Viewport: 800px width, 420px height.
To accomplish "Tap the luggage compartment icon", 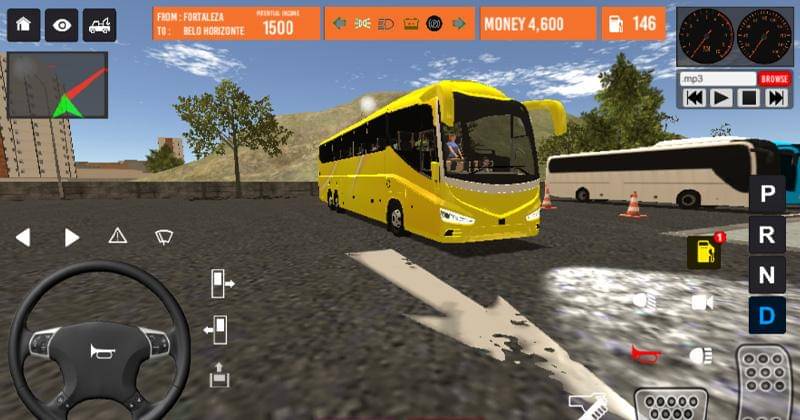I will (219, 375).
